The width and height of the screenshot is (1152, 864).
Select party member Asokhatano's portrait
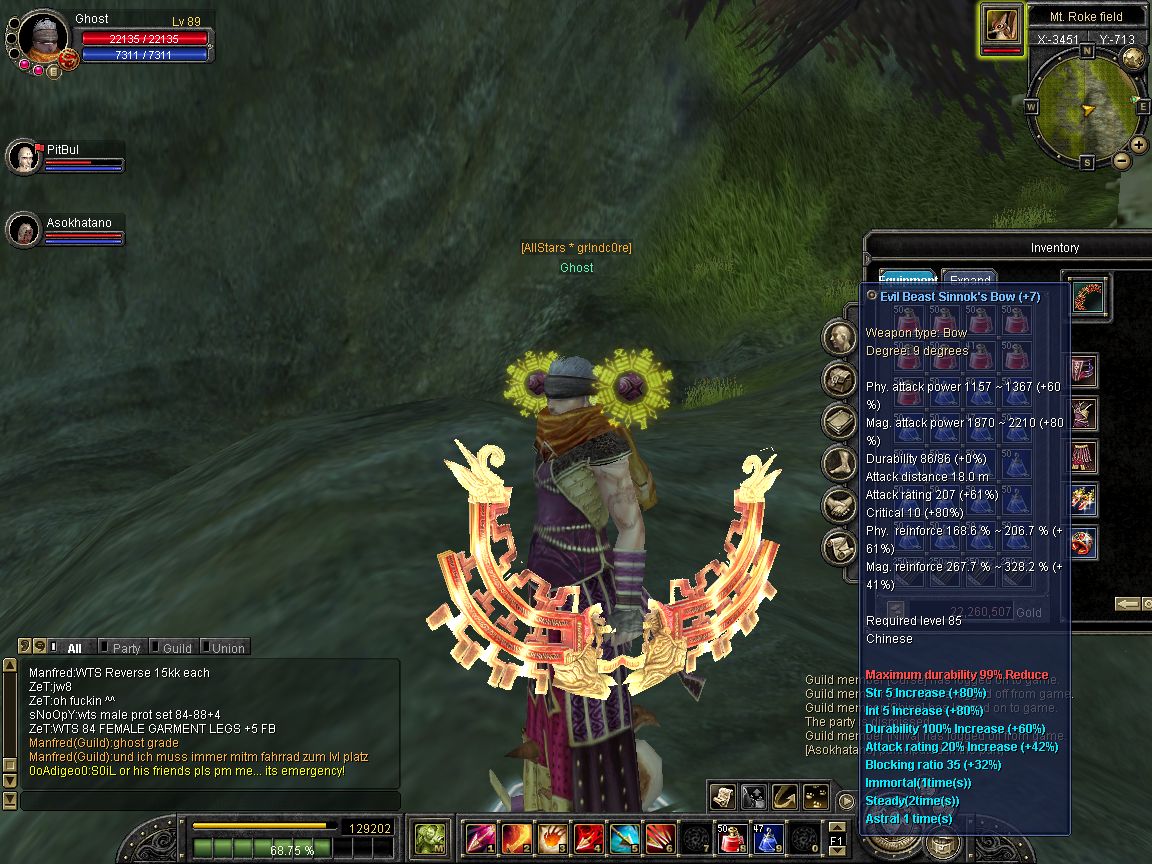(x=23, y=230)
